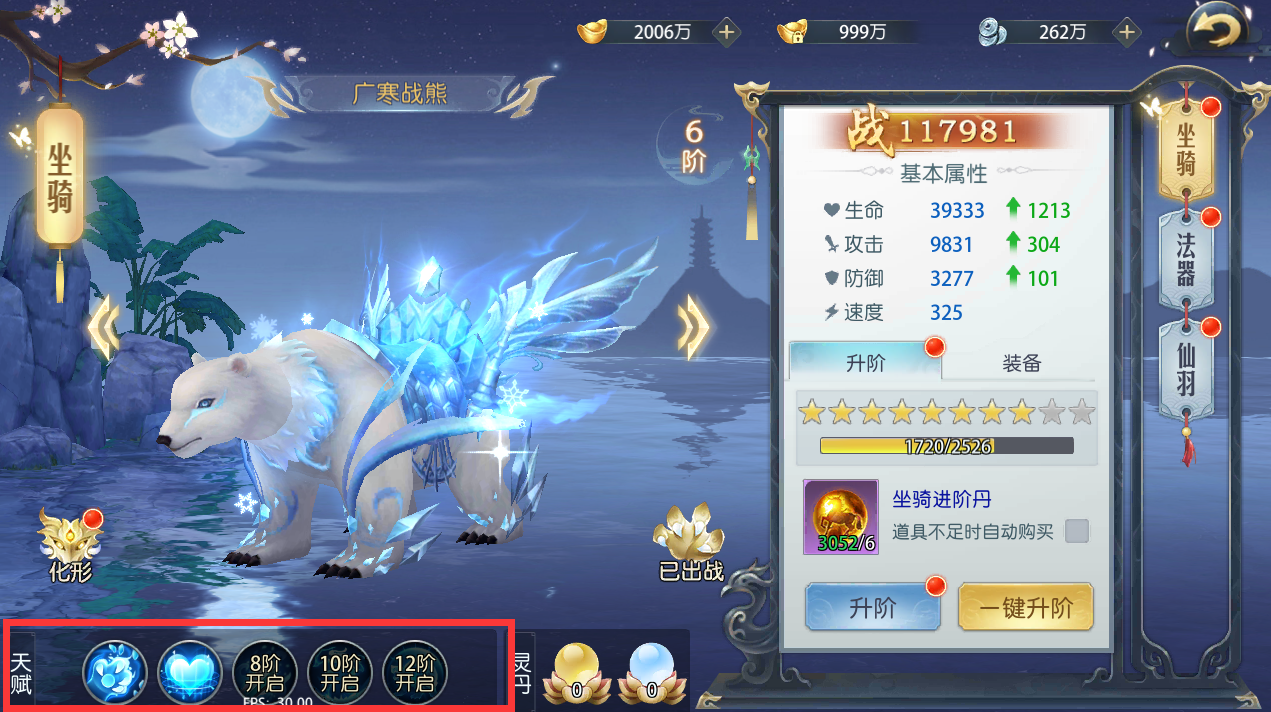Show the next mount with right arrow
1271x712 pixels.
coord(692,324)
